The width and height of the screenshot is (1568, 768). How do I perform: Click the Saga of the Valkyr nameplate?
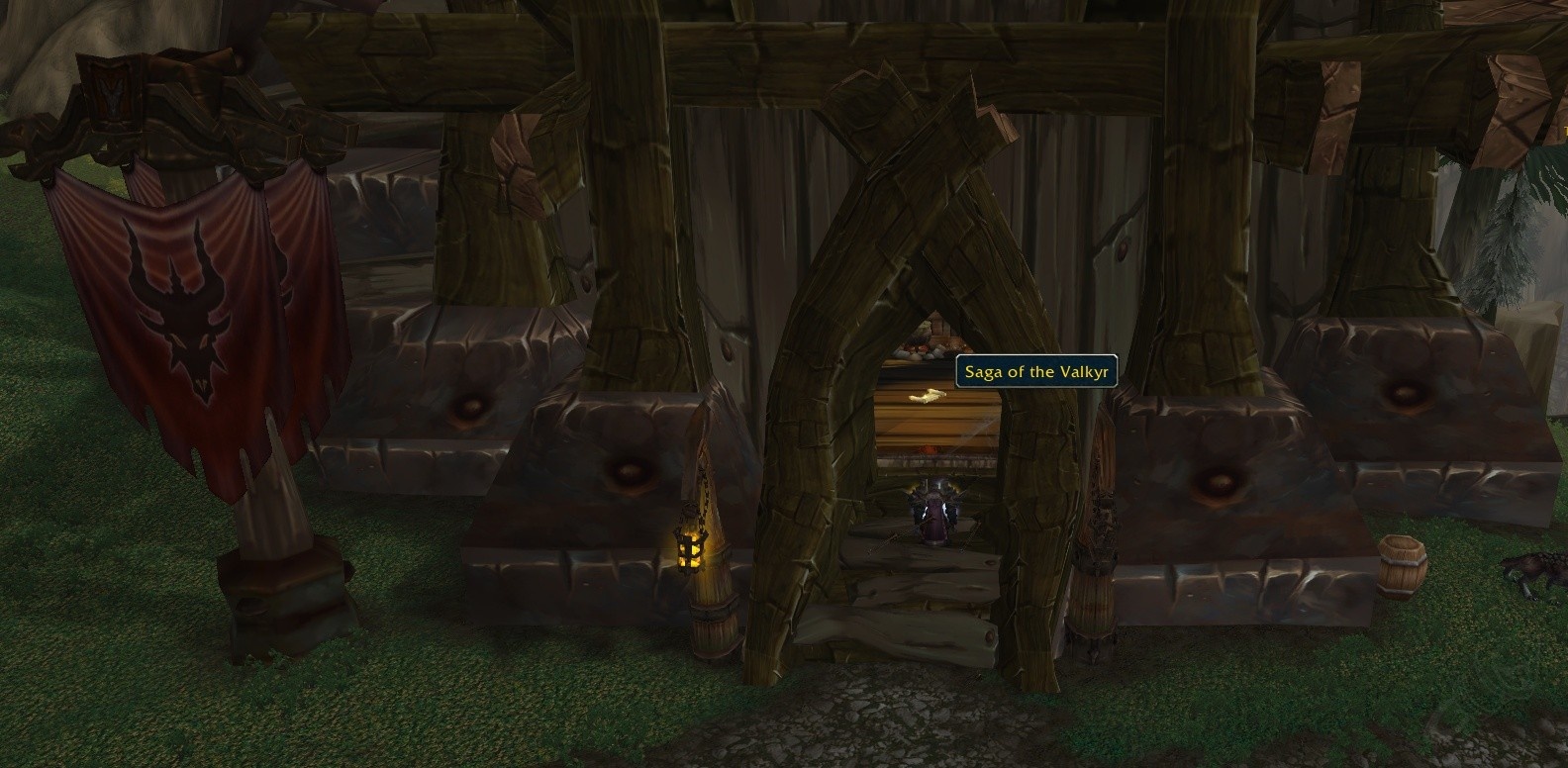click(x=1035, y=371)
